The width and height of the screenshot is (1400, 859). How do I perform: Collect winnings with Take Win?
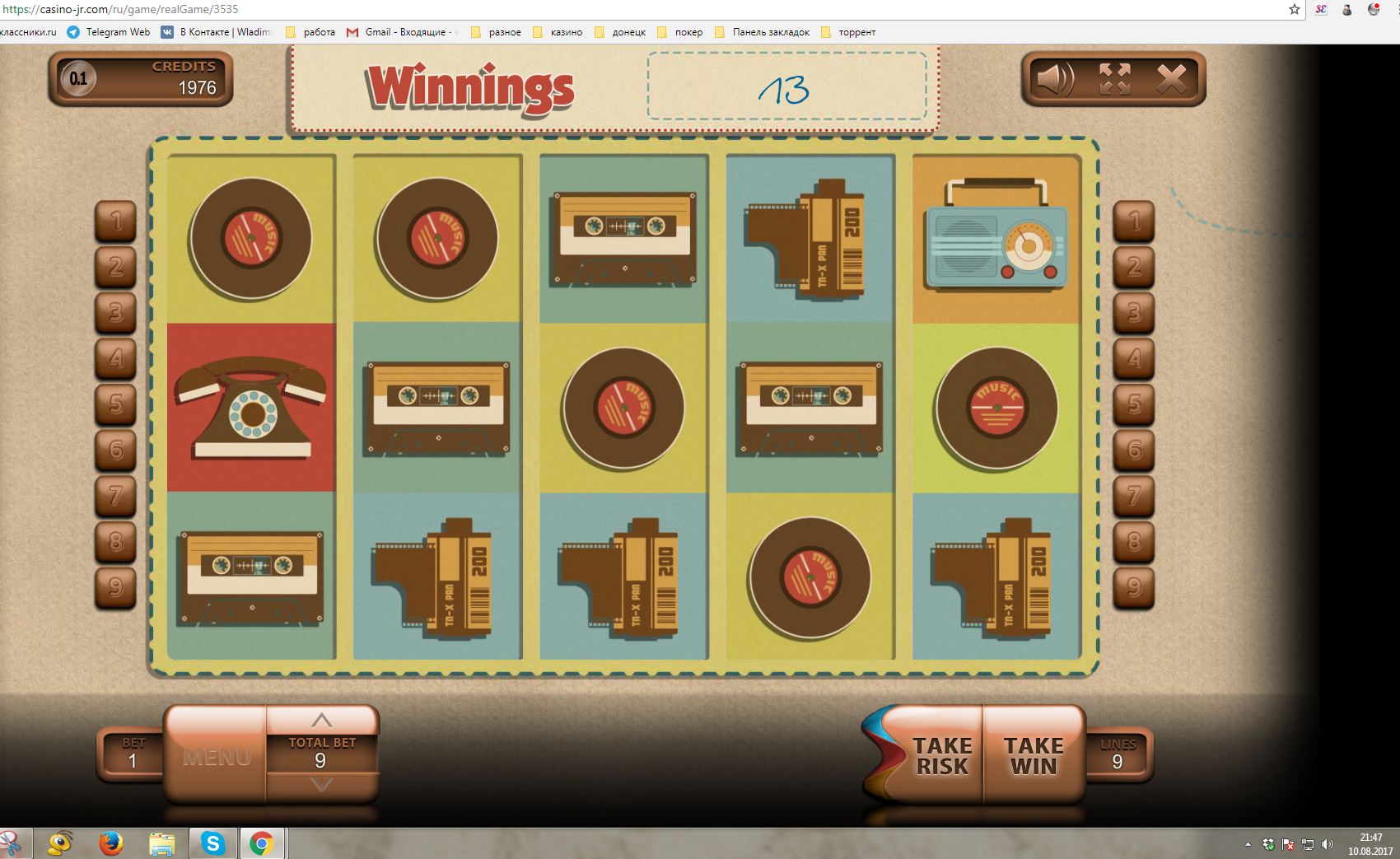pyautogui.click(x=1034, y=756)
